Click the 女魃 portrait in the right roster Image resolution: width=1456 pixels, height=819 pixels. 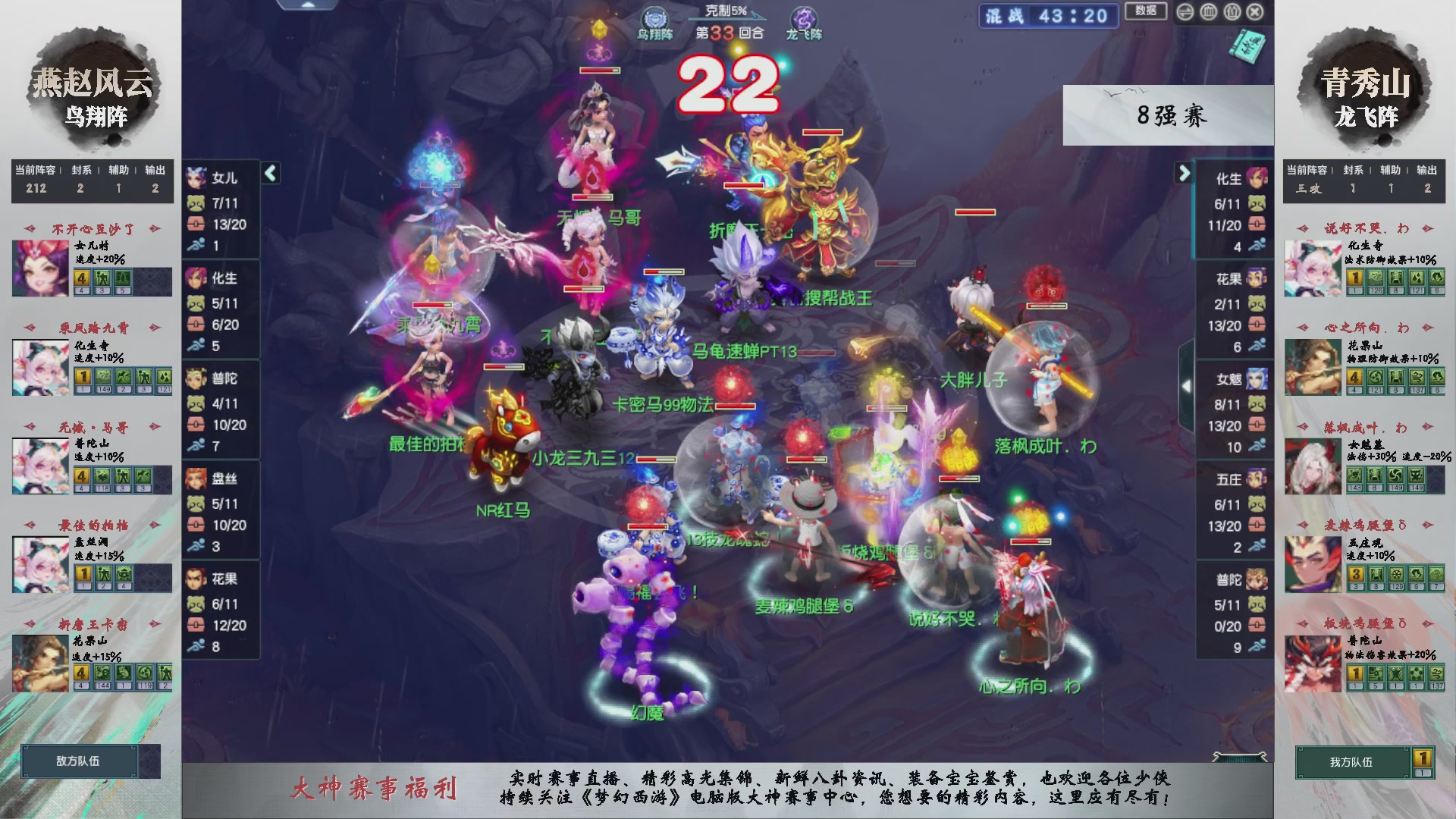click(1257, 379)
